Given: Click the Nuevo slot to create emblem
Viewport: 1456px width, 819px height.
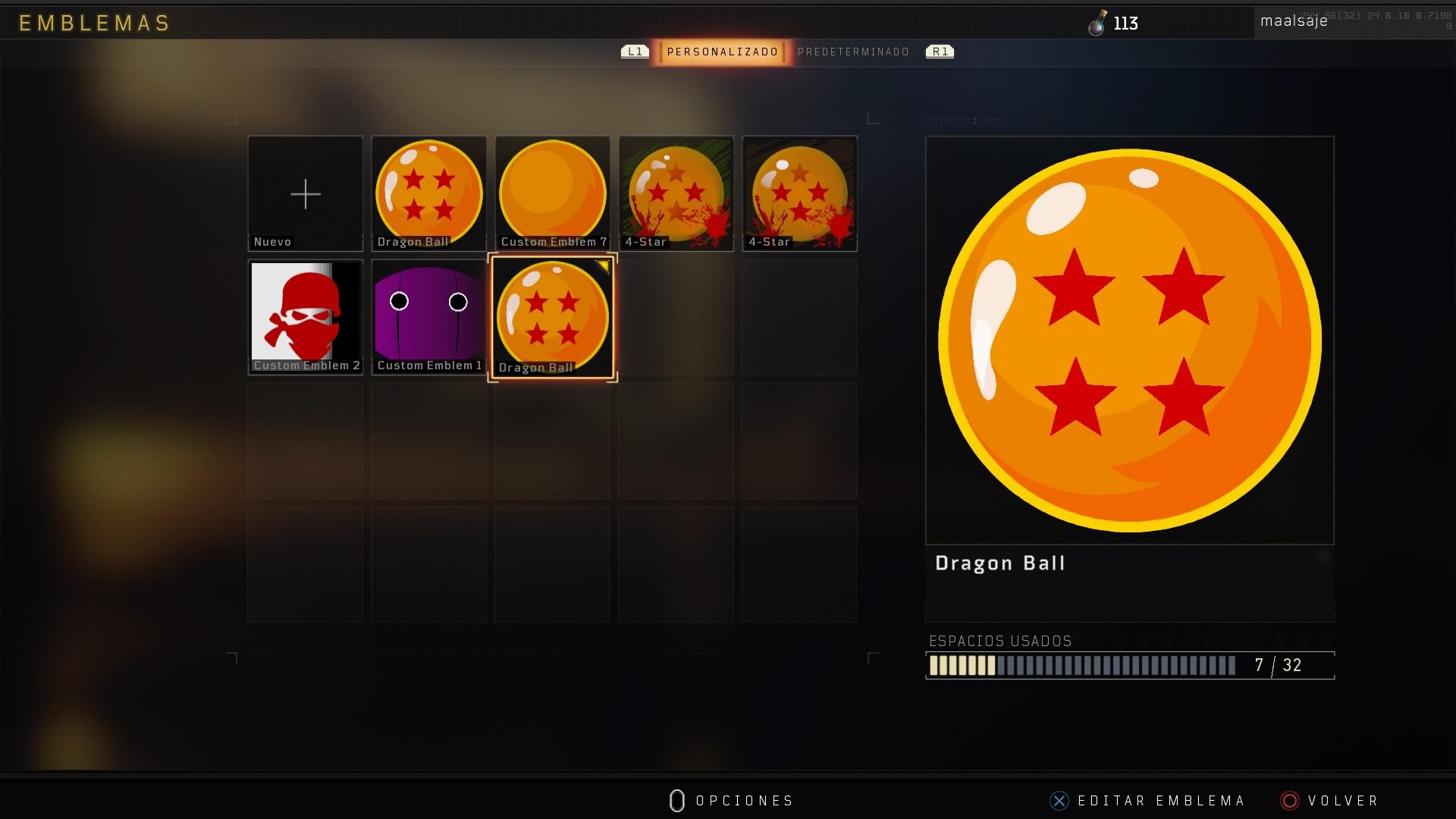Looking at the screenshot, I should tap(305, 192).
